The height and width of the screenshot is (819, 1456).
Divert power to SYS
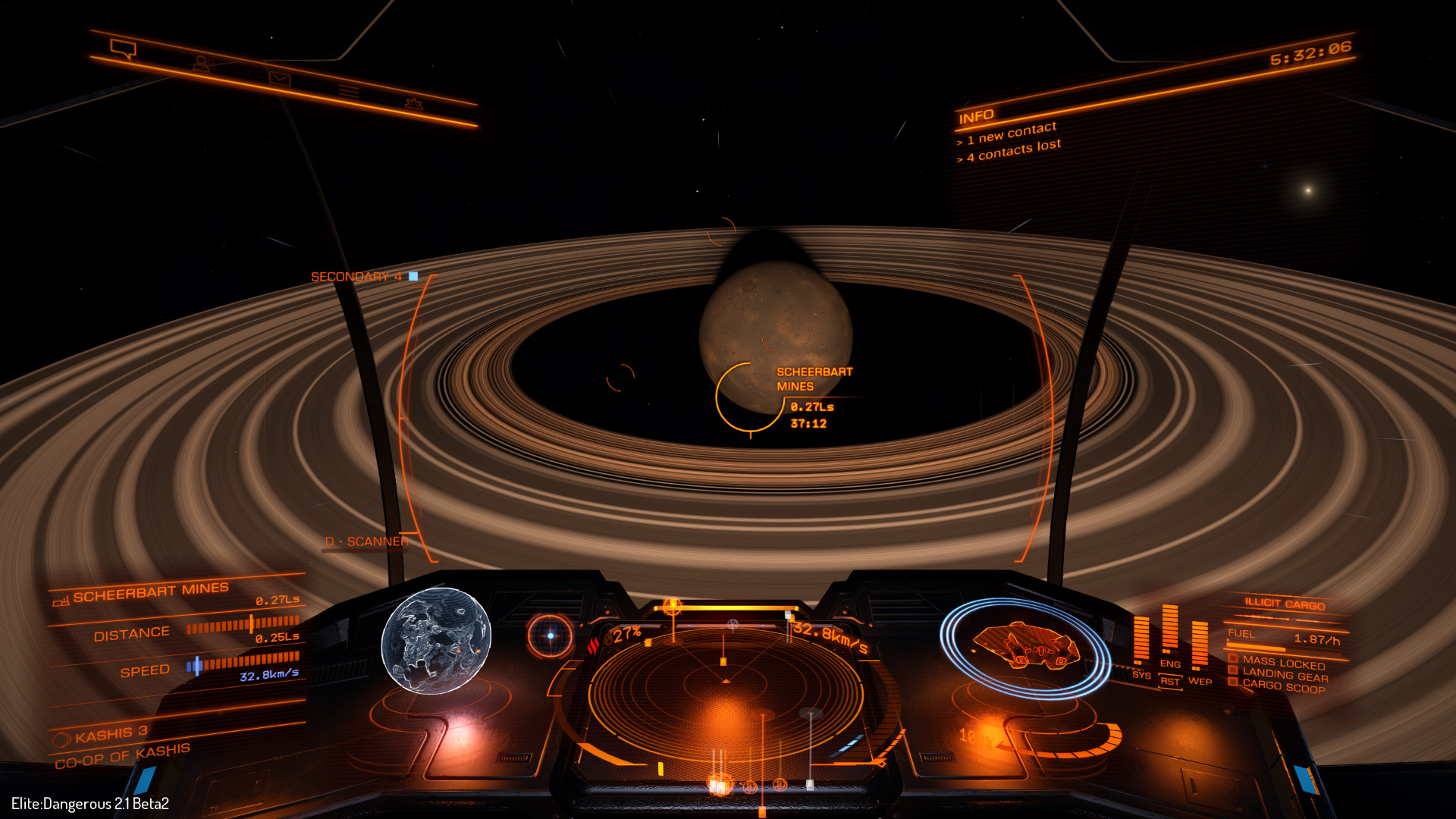tap(1141, 674)
